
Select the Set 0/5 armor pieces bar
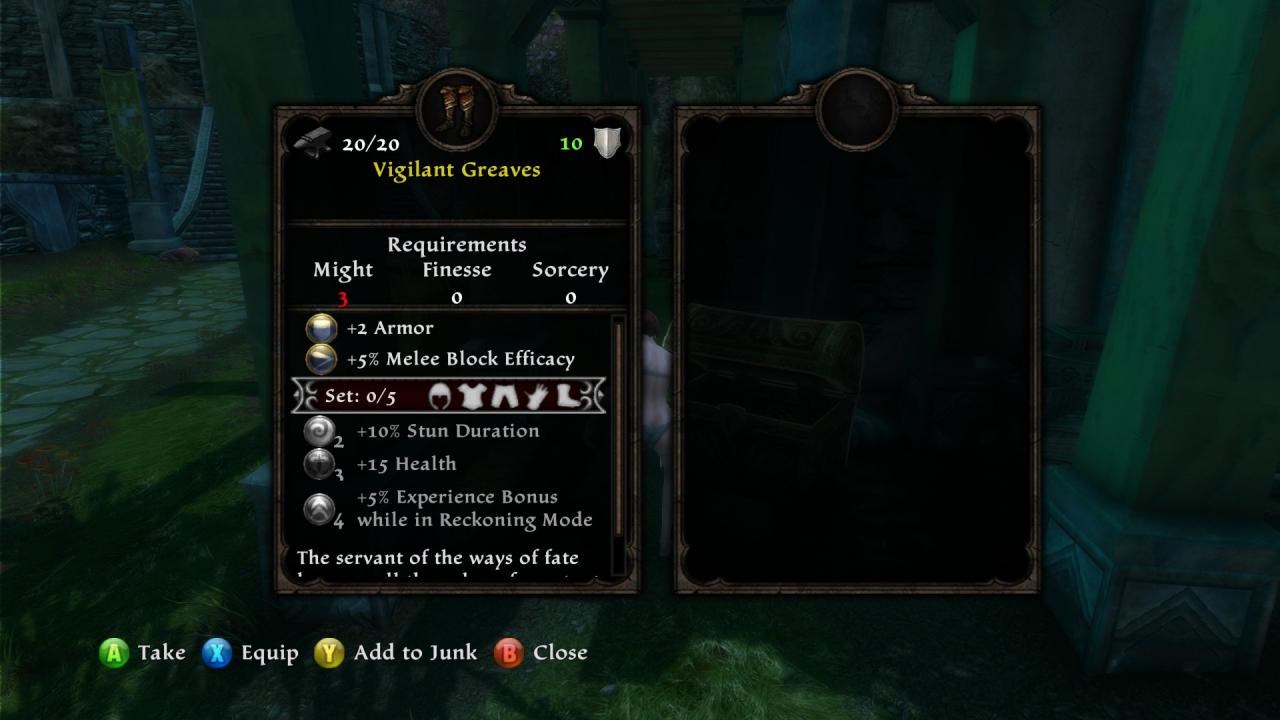[x=449, y=396]
